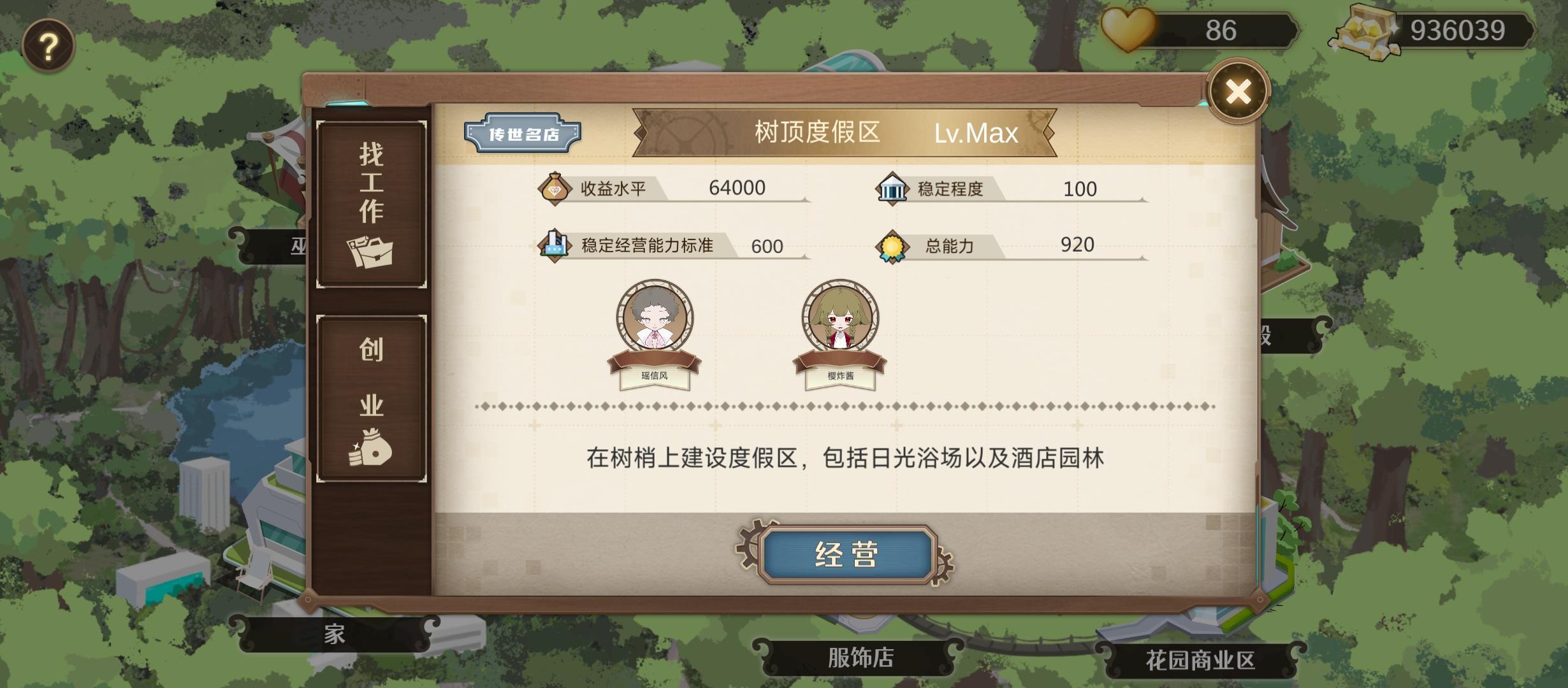
Task: Click the 稳定程度 building icon
Action: [x=892, y=187]
